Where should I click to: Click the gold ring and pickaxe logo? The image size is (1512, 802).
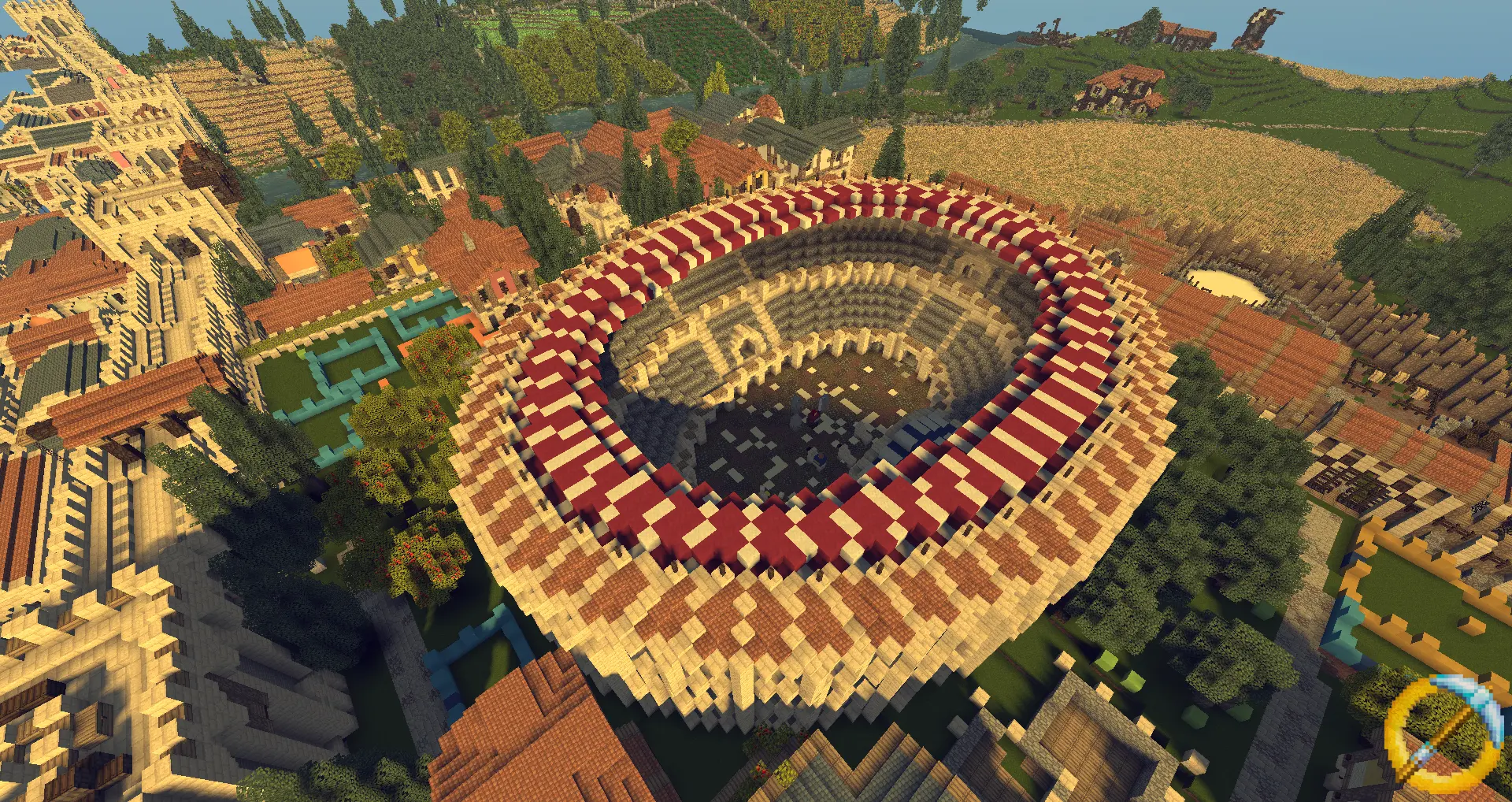pyautogui.click(x=1440, y=733)
